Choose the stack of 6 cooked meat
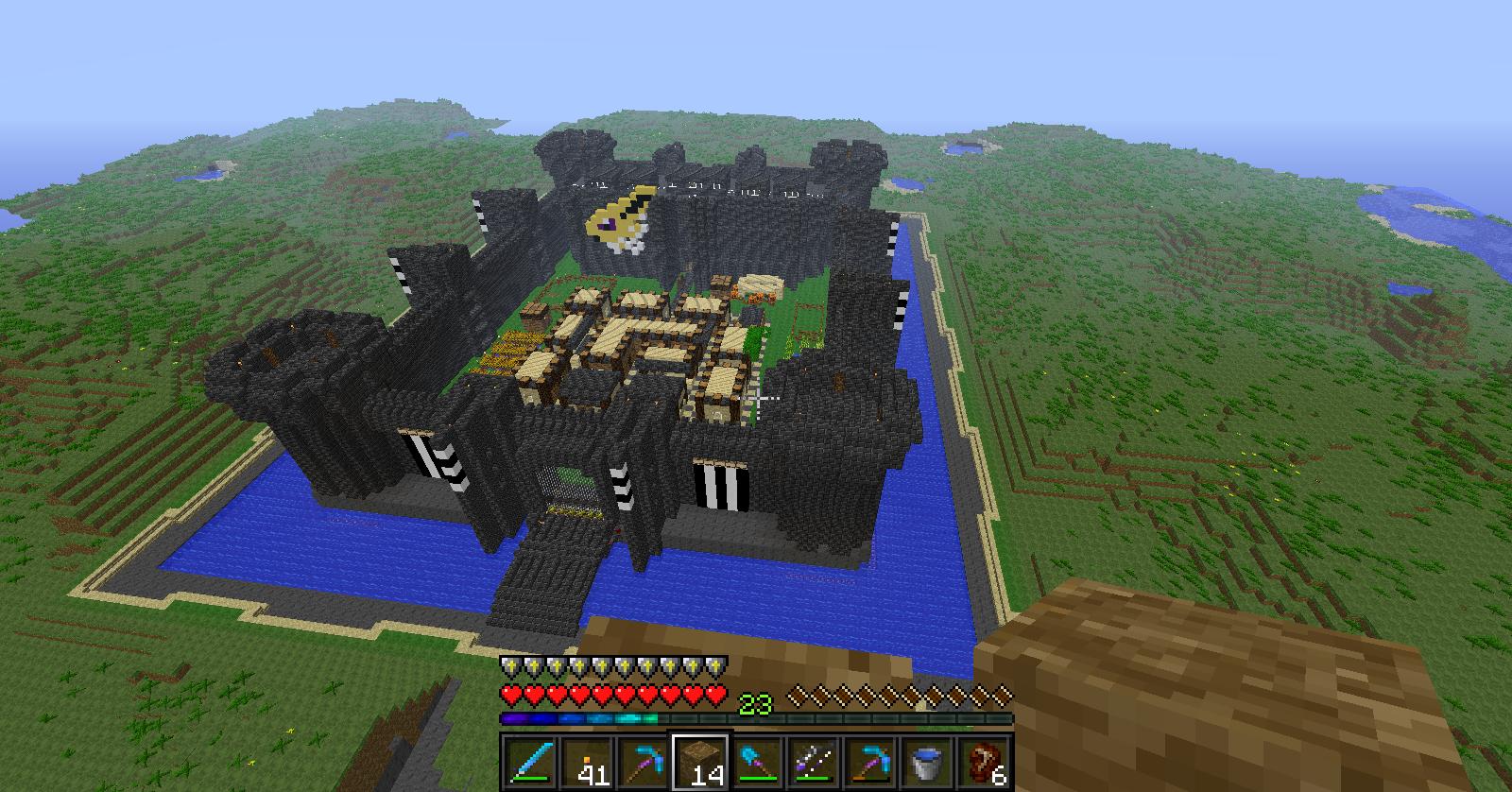 984,762
